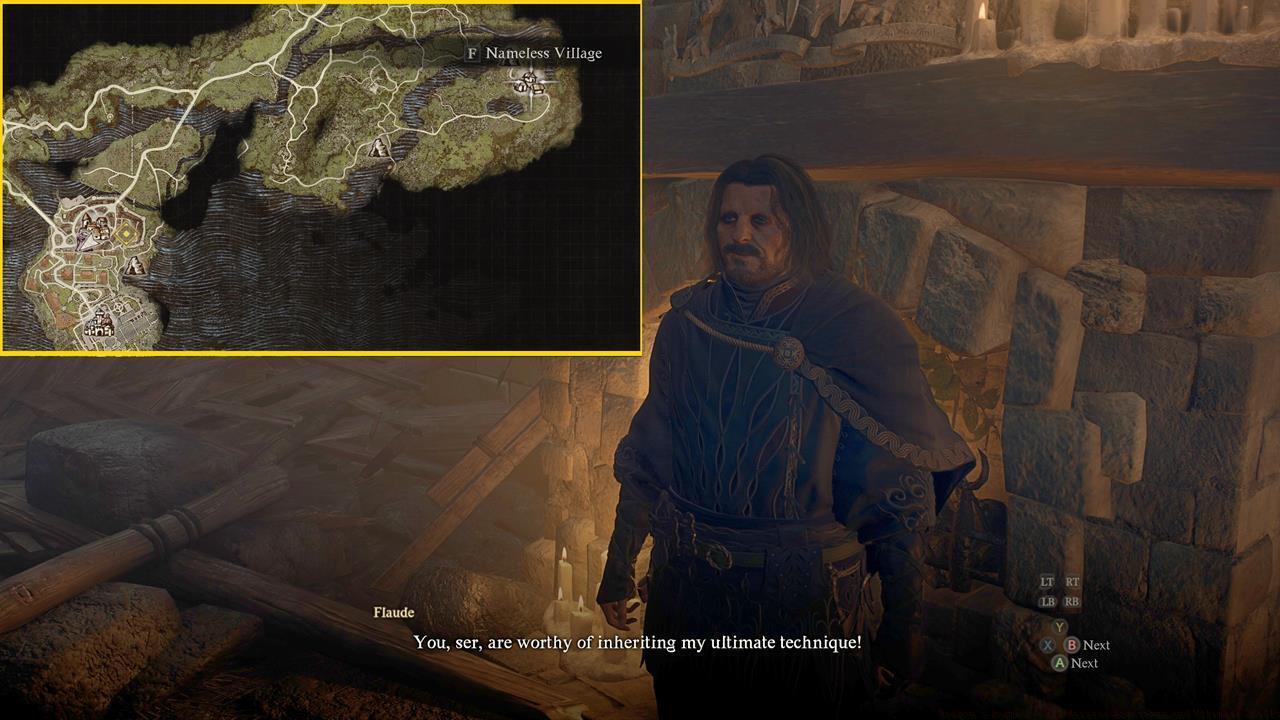Viewport: 1280px width, 720px height.
Task: Select the Nameless Village settlement icon
Action: click(527, 85)
